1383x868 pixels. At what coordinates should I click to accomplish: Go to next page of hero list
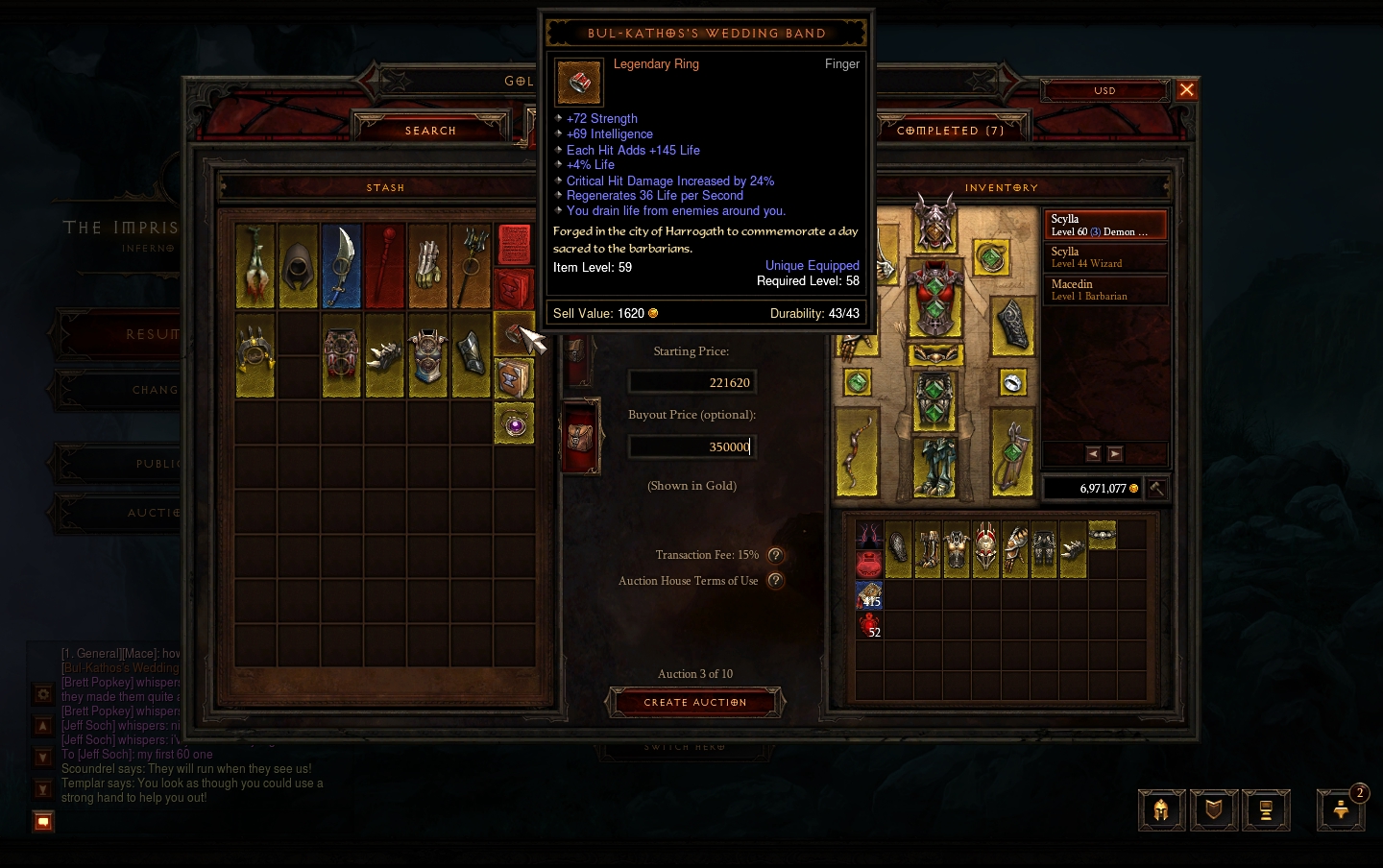tap(1115, 454)
